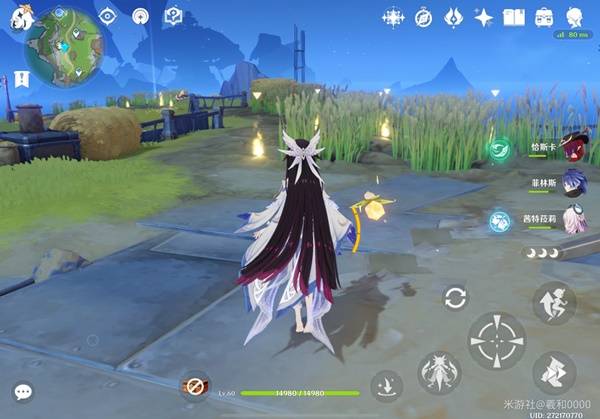600x419 pixels.
Task: Tap the eye-shaped elemental sight icon
Action: click(110, 16)
